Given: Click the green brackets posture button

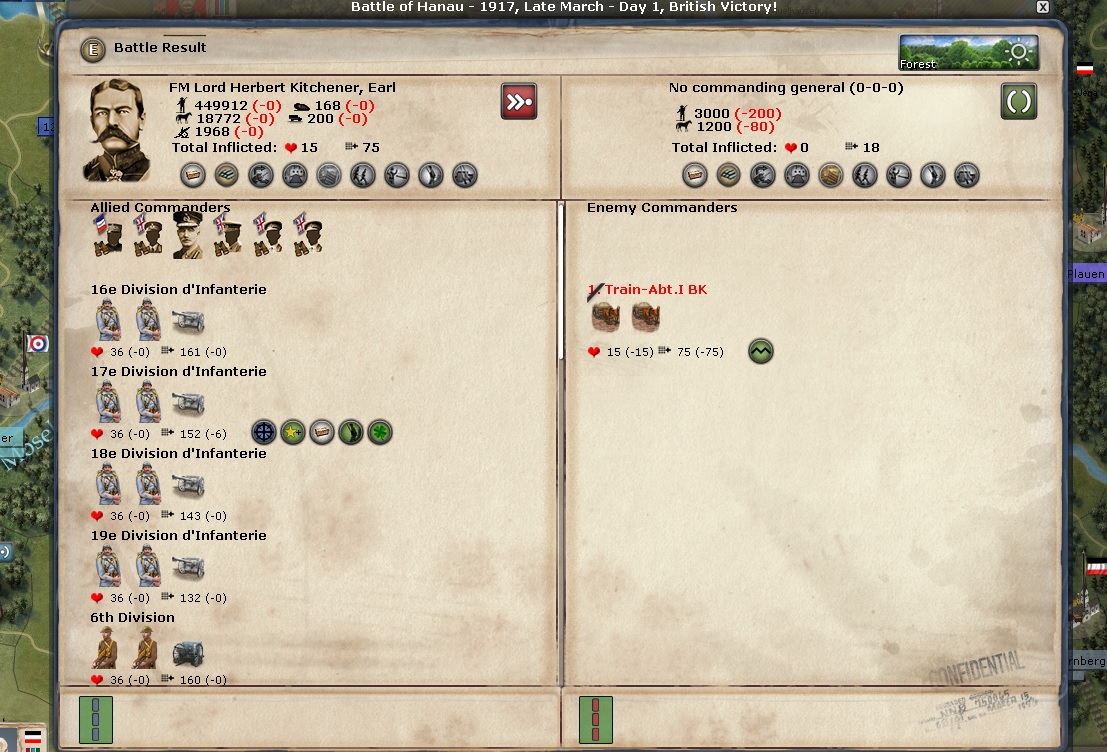Looking at the screenshot, I should pos(1018,101).
